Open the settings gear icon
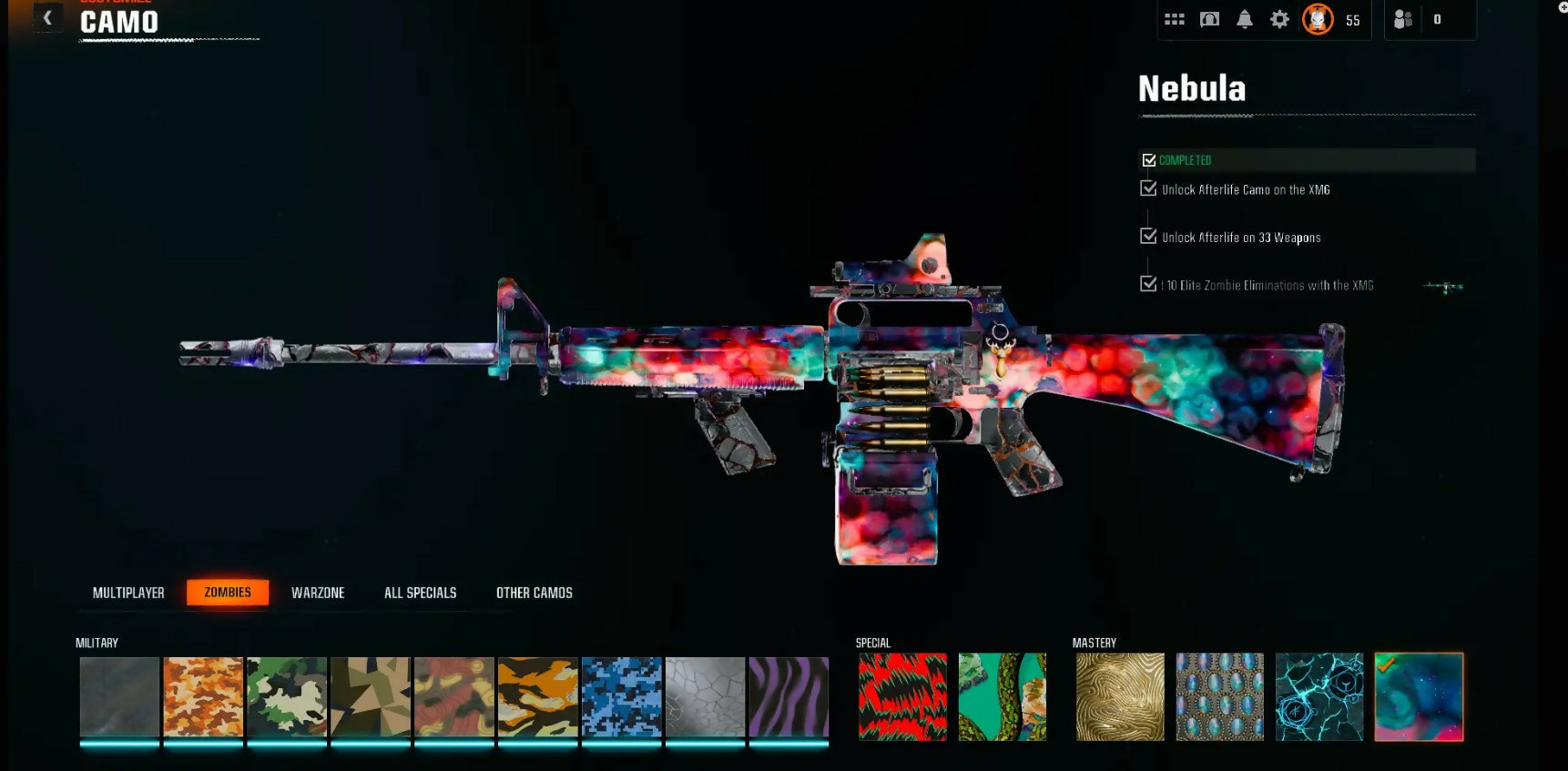The image size is (1568, 771). coord(1279,19)
